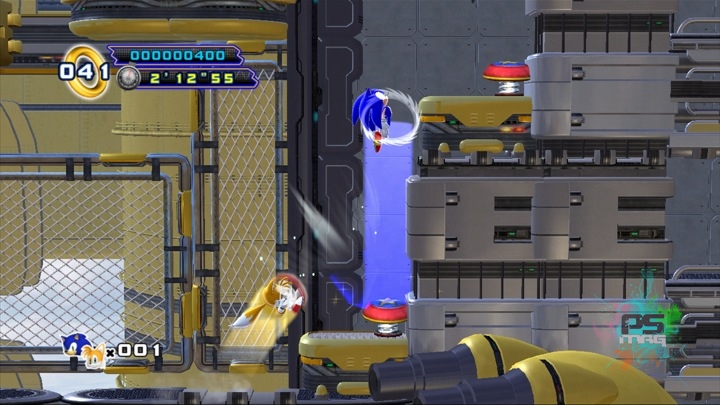Image resolution: width=720 pixels, height=405 pixels.
Task: Click the stopwatch icon beside the timer
Action: pyautogui.click(x=127, y=76)
